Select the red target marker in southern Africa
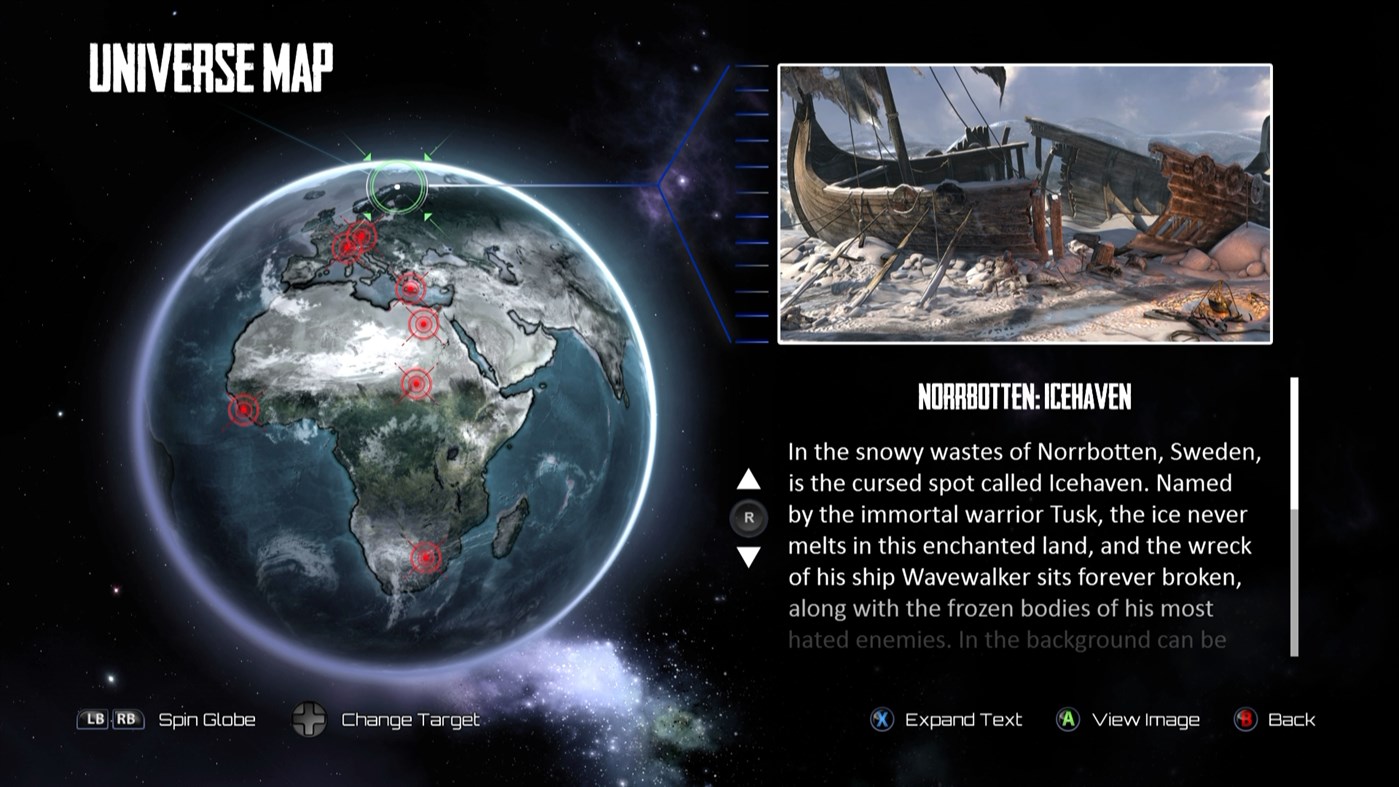The width and height of the screenshot is (1399, 787). (x=426, y=556)
